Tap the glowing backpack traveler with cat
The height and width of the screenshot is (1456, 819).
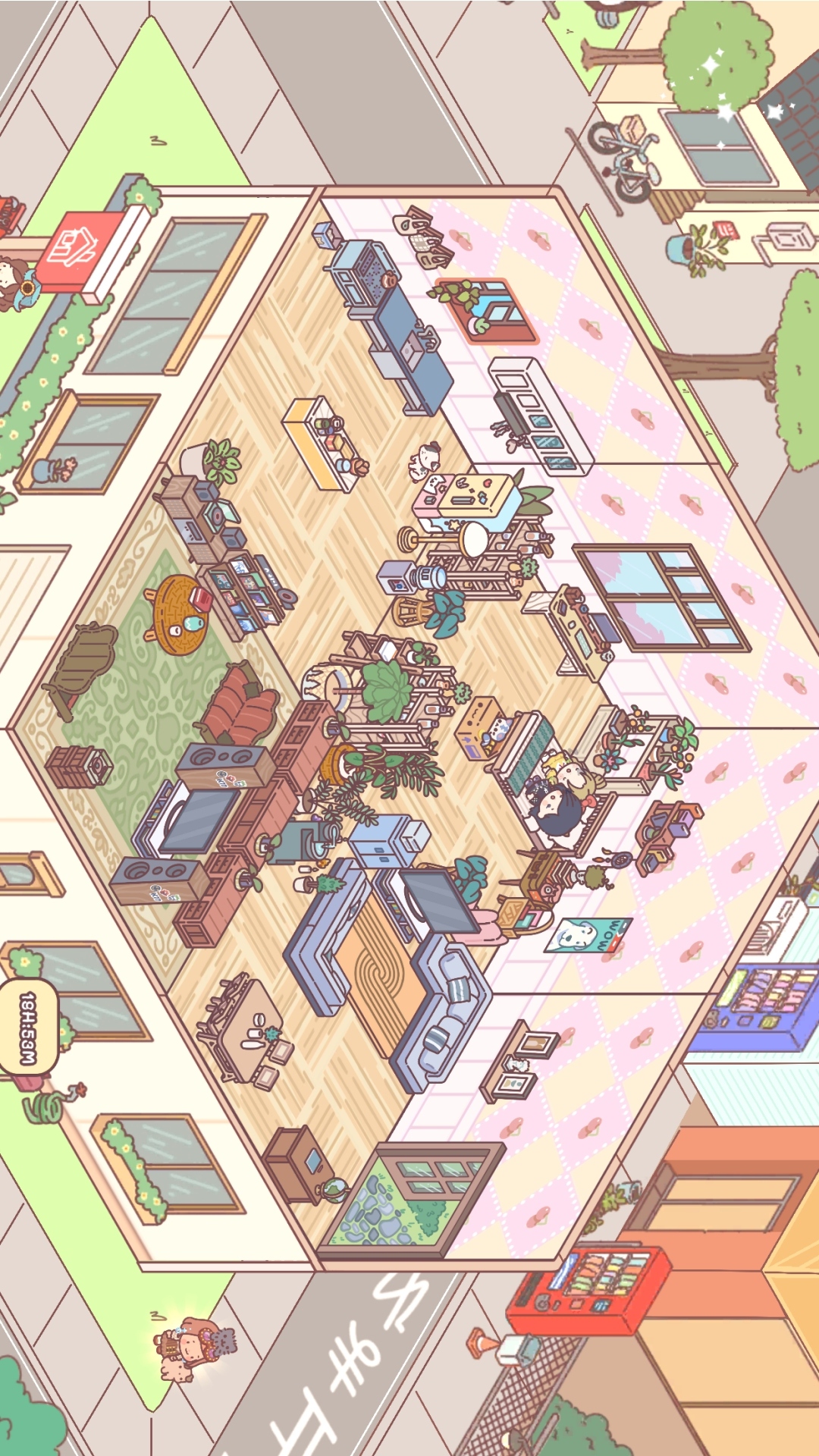[193, 1348]
